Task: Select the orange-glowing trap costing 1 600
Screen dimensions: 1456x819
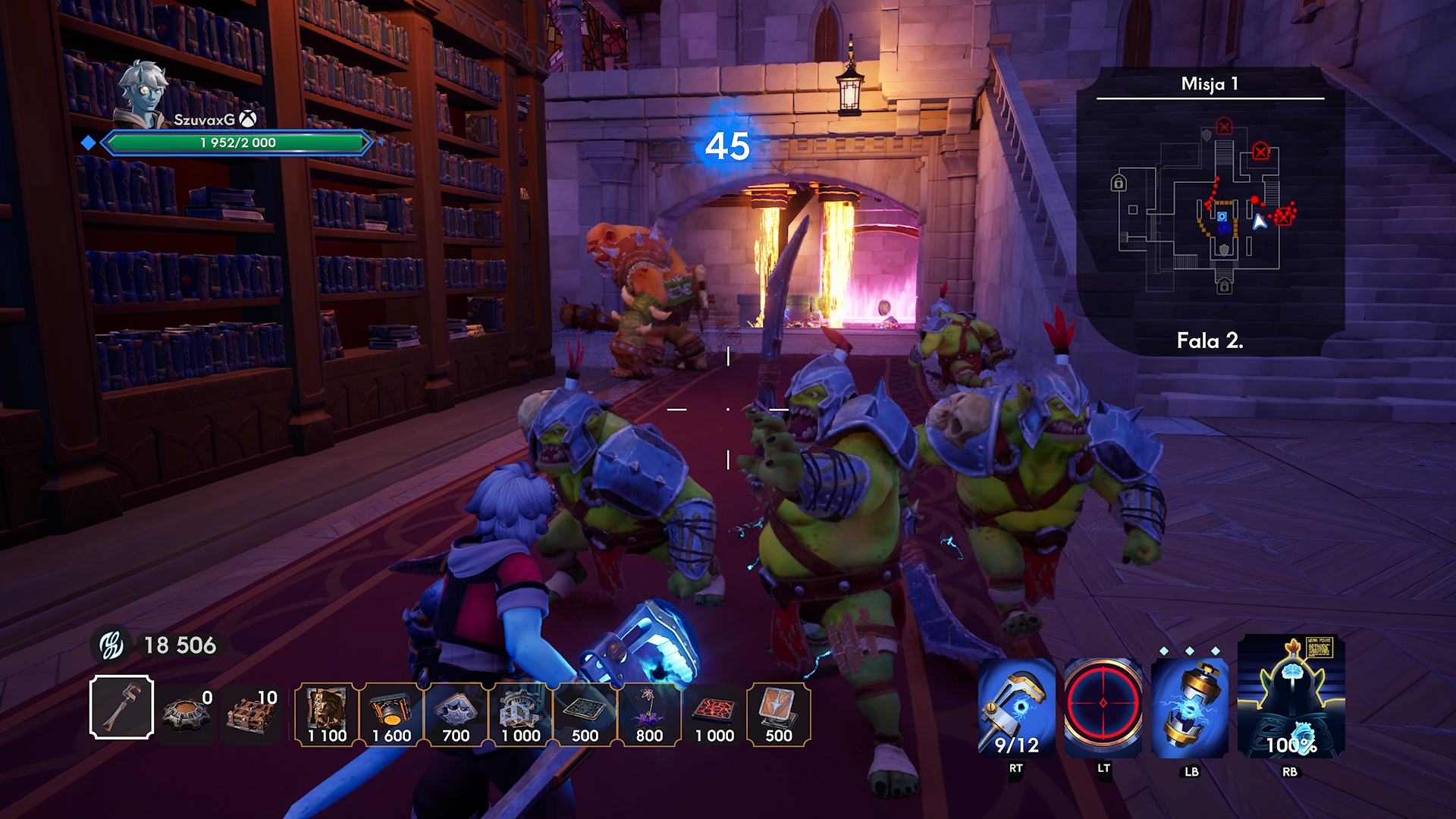Action: [x=391, y=714]
